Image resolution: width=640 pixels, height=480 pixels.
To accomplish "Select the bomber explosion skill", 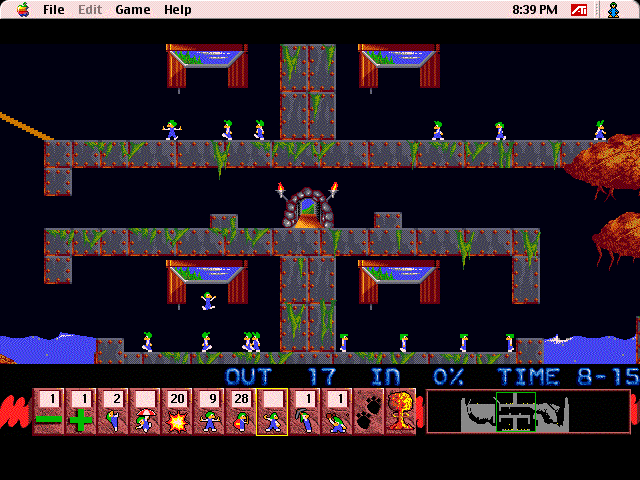I will 176,412.
